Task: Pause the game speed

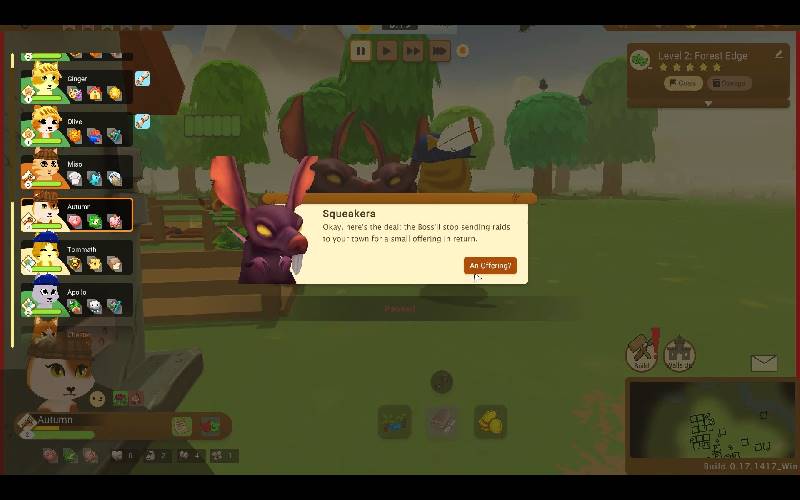Action: click(x=361, y=51)
